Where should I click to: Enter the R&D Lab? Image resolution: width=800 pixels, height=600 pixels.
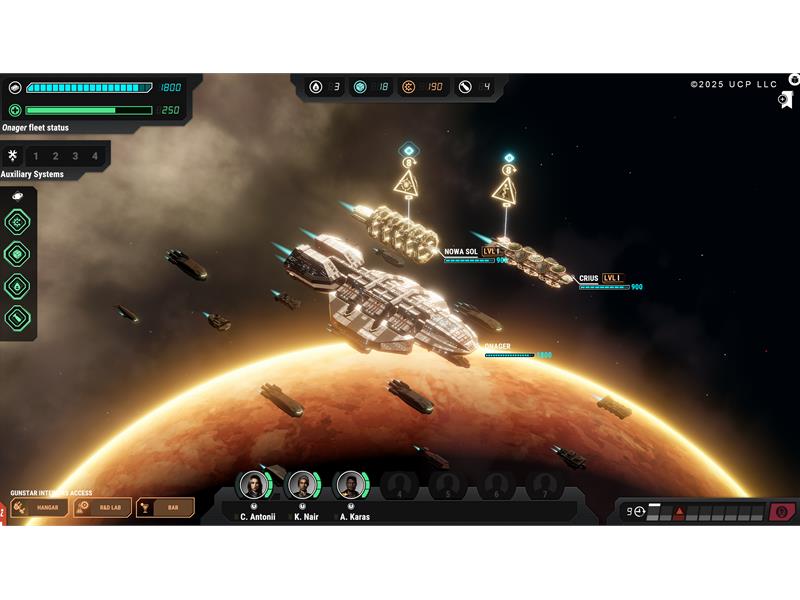pos(103,508)
